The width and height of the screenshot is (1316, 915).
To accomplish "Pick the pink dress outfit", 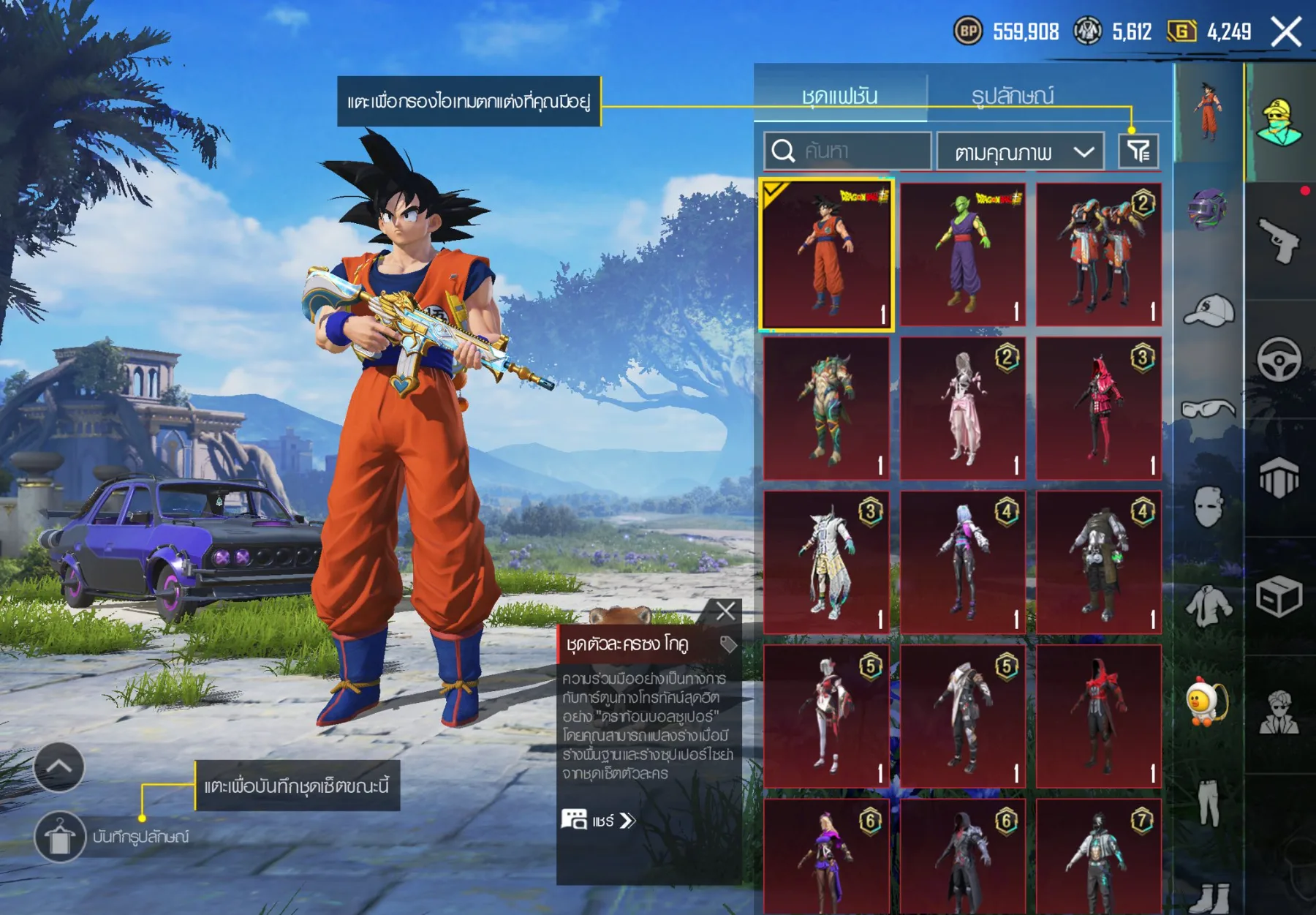I will 962,408.
